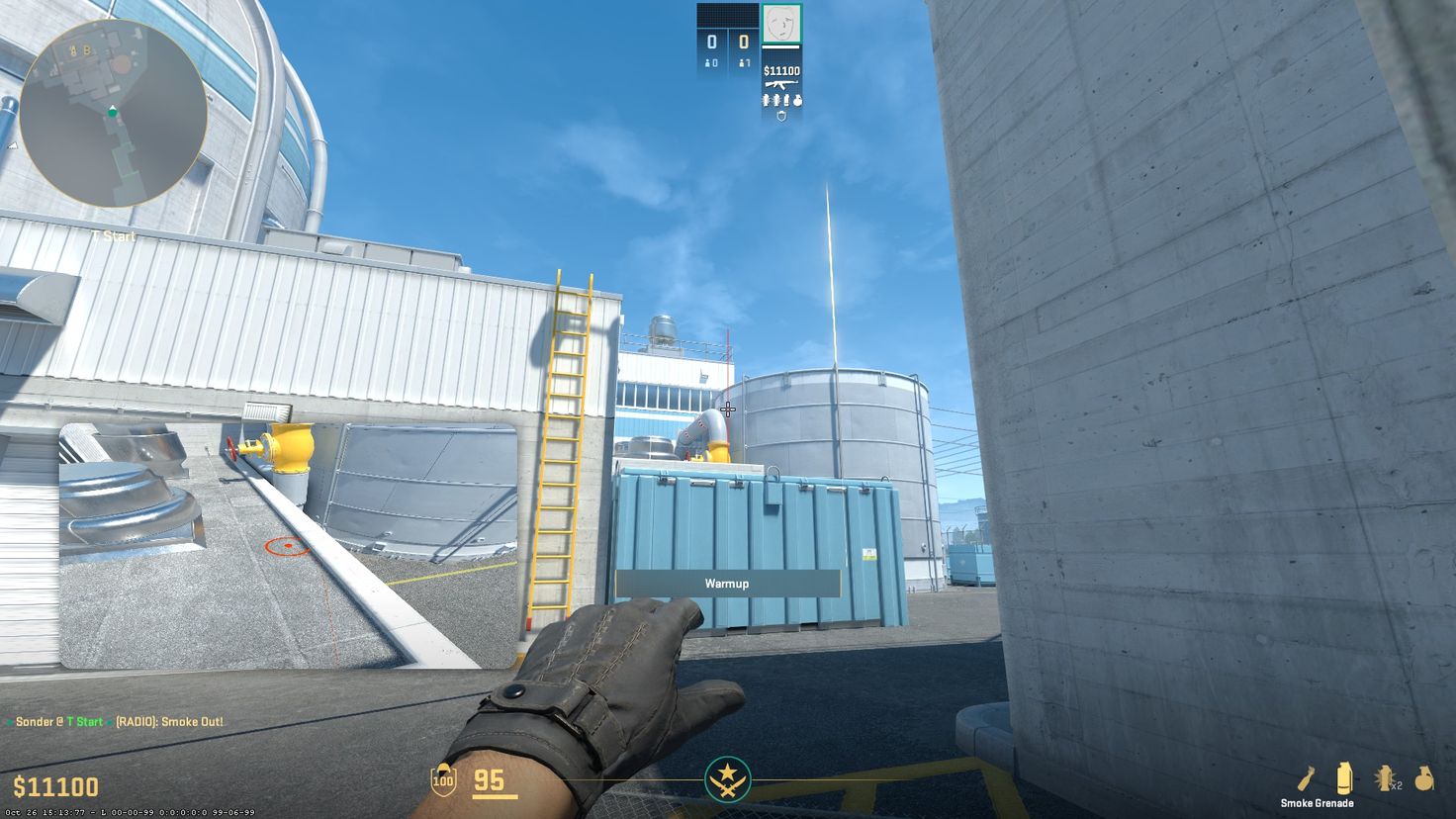Image resolution: width=1456 pixels, height=819 pixels.
Task: Select the Molotov icon at bottom right
Action: coord(1307,777)
